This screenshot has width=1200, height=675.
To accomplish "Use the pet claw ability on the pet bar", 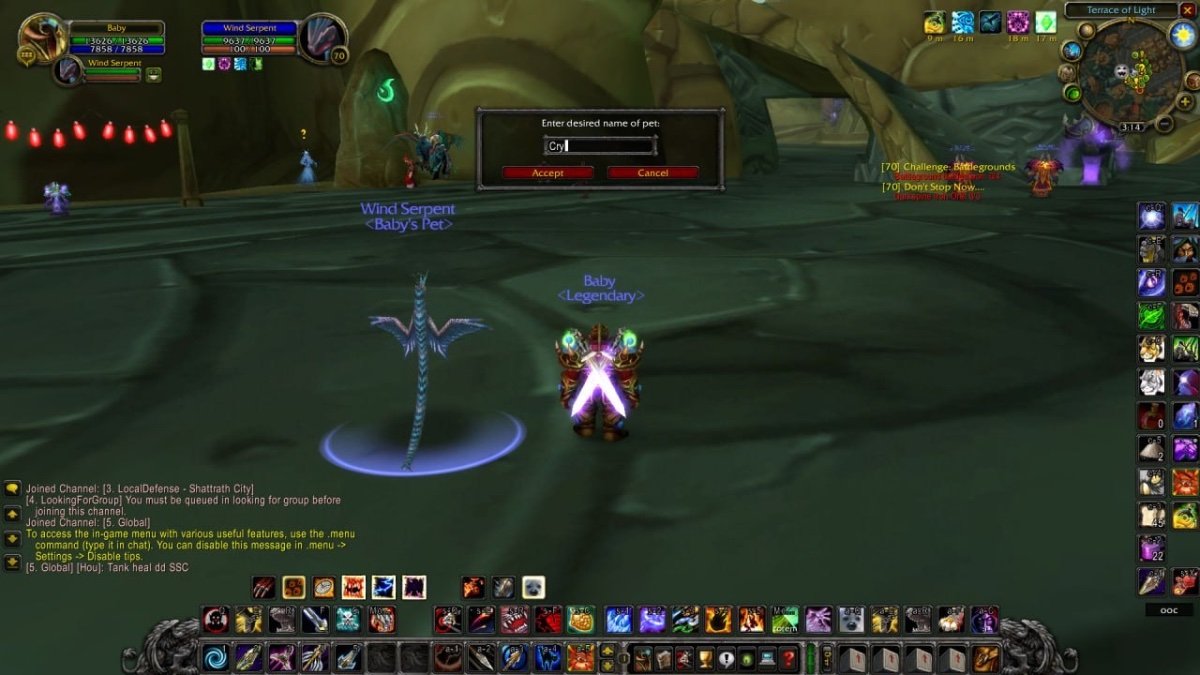I will pos(263,587).
